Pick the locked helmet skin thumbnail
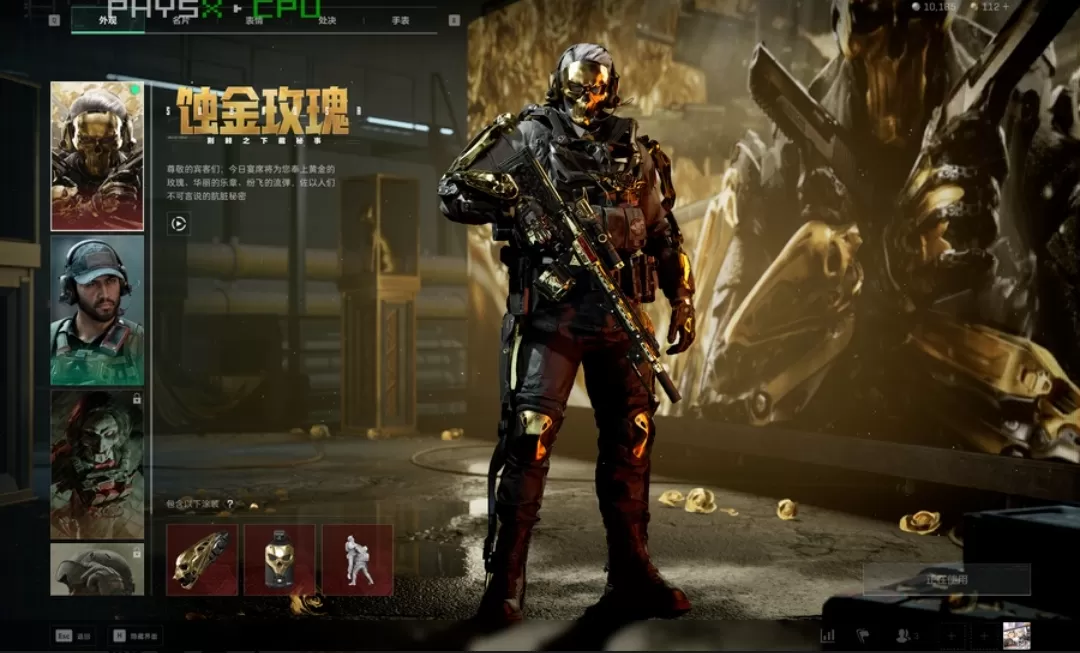The width and height of the screenshot is (1080, 653). [x=97, y=569]
